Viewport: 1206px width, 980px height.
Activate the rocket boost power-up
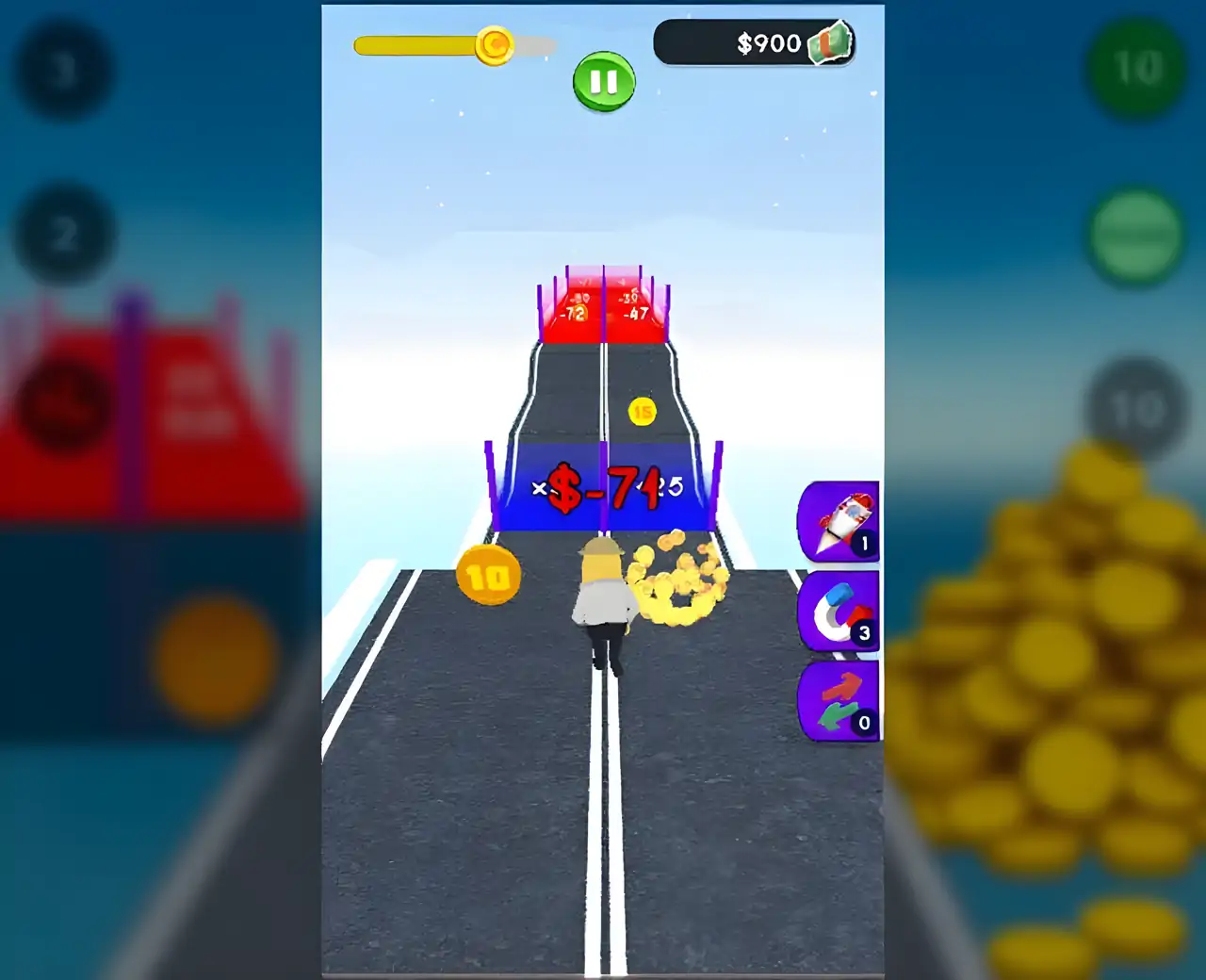838,523
